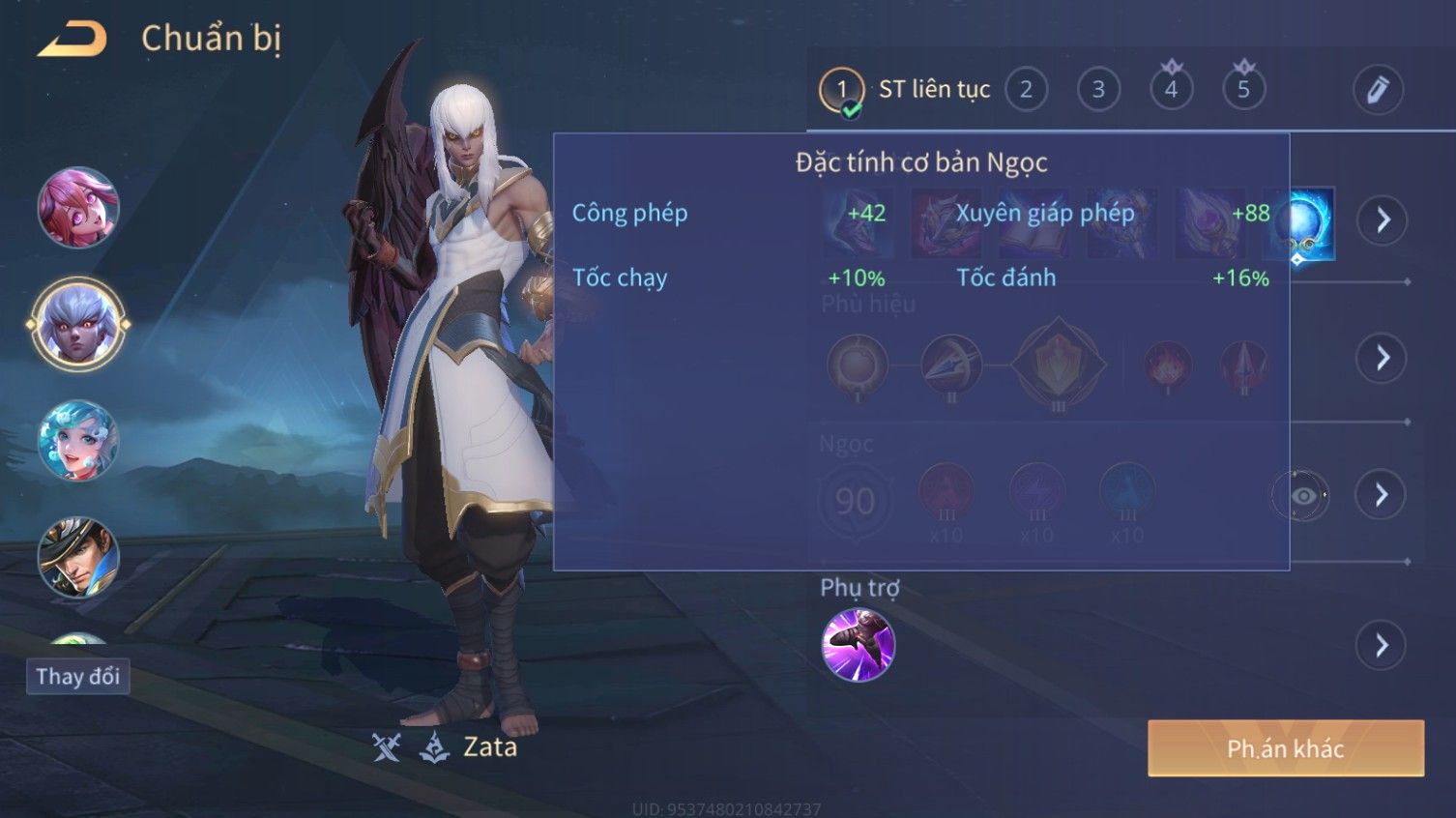The image size is (1456, 818).
Task: Edit loadout name with pencil icon
Action: [1377, 90]
